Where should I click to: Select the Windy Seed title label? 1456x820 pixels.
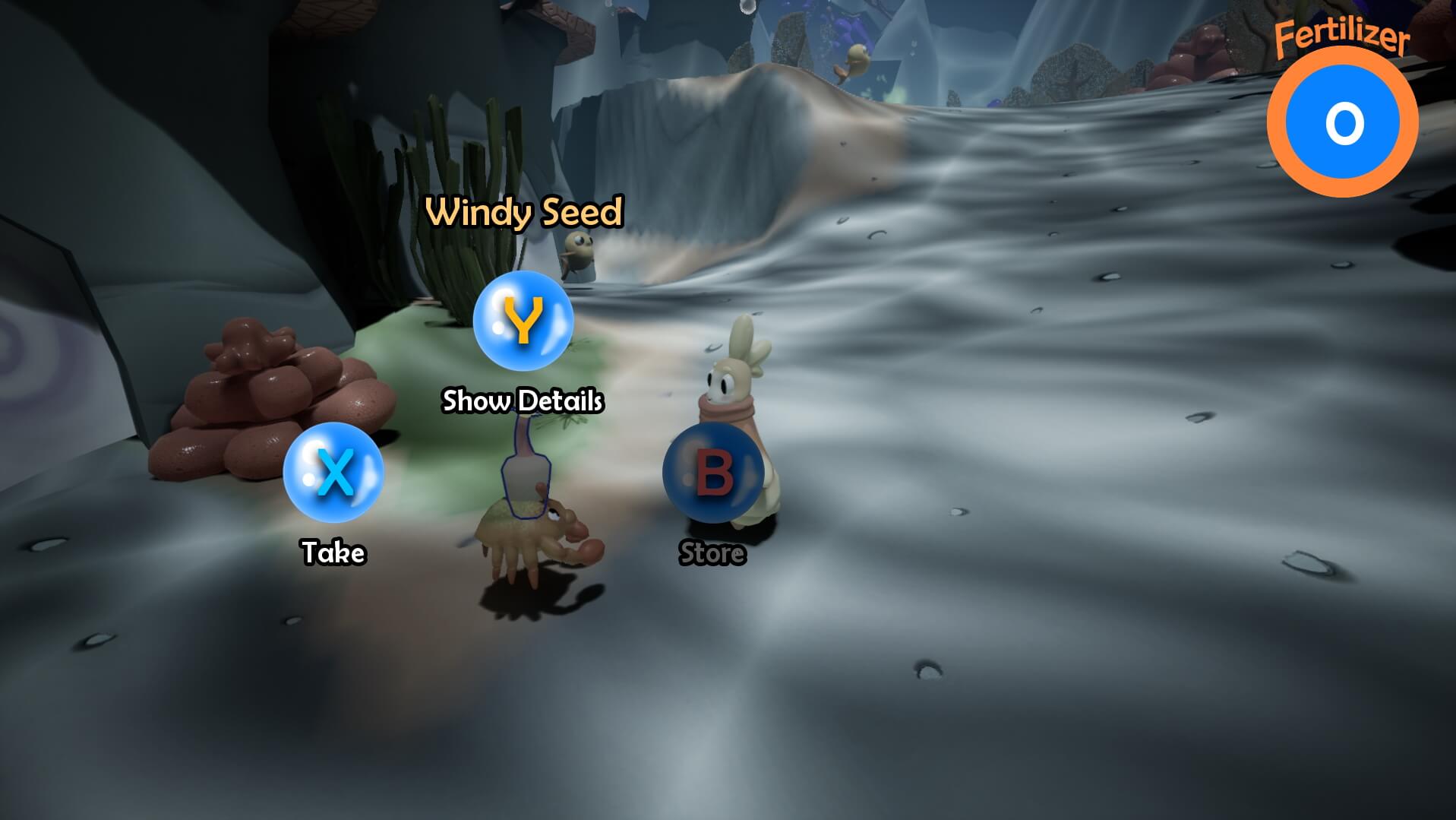pyautogui.click(x=524, y=213)
